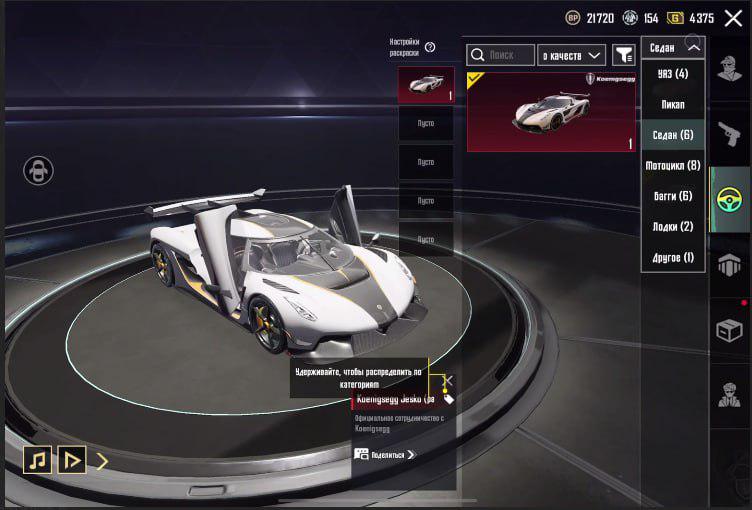The width and height of the screenshot is (752, 510).
Task: Toggle the music note button
Action: point(38,459)
